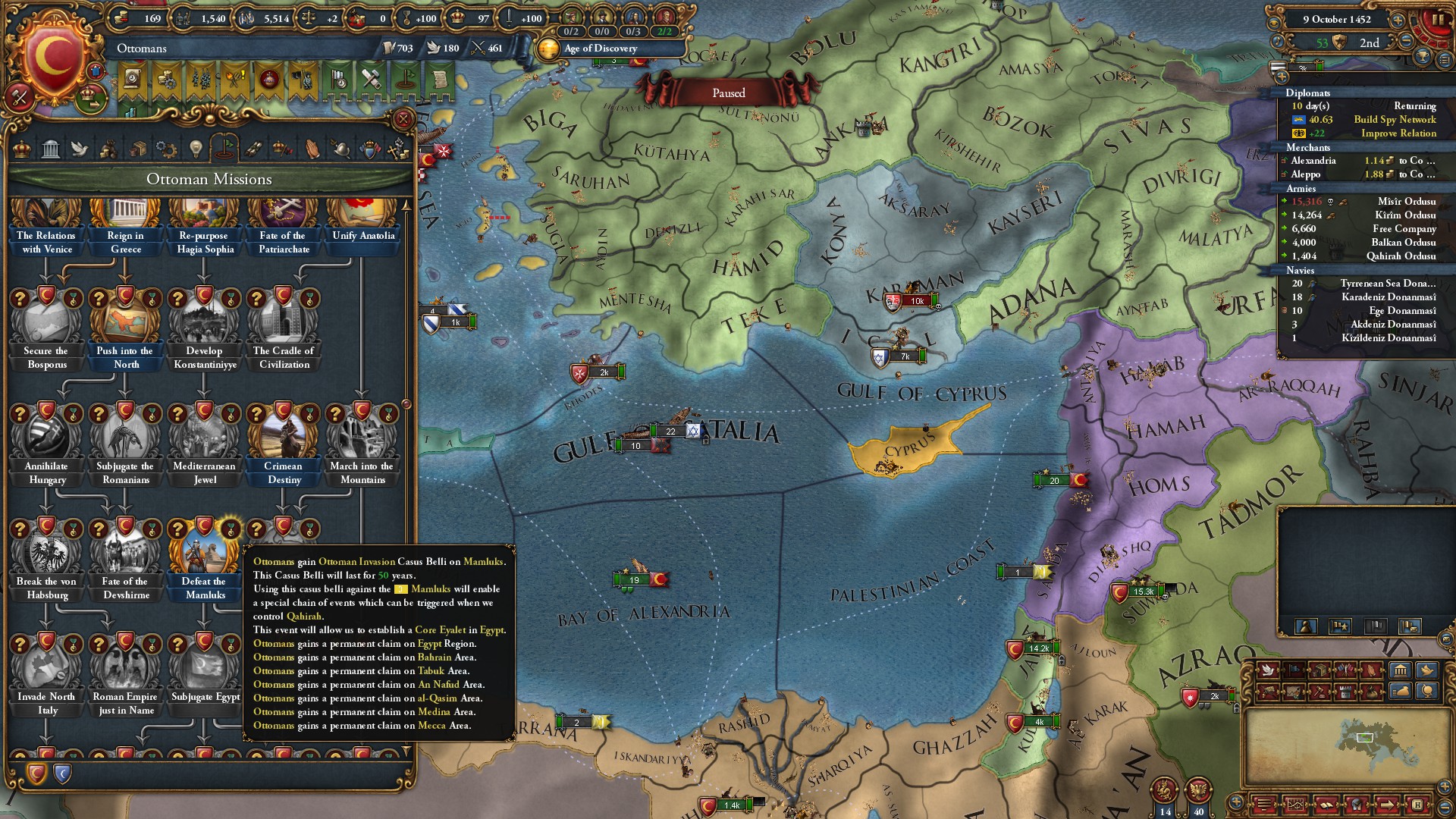This screenshot has height=819, width=1456.
Task: Open the Alexandria merchant entry
Action: click(1313, 161)
